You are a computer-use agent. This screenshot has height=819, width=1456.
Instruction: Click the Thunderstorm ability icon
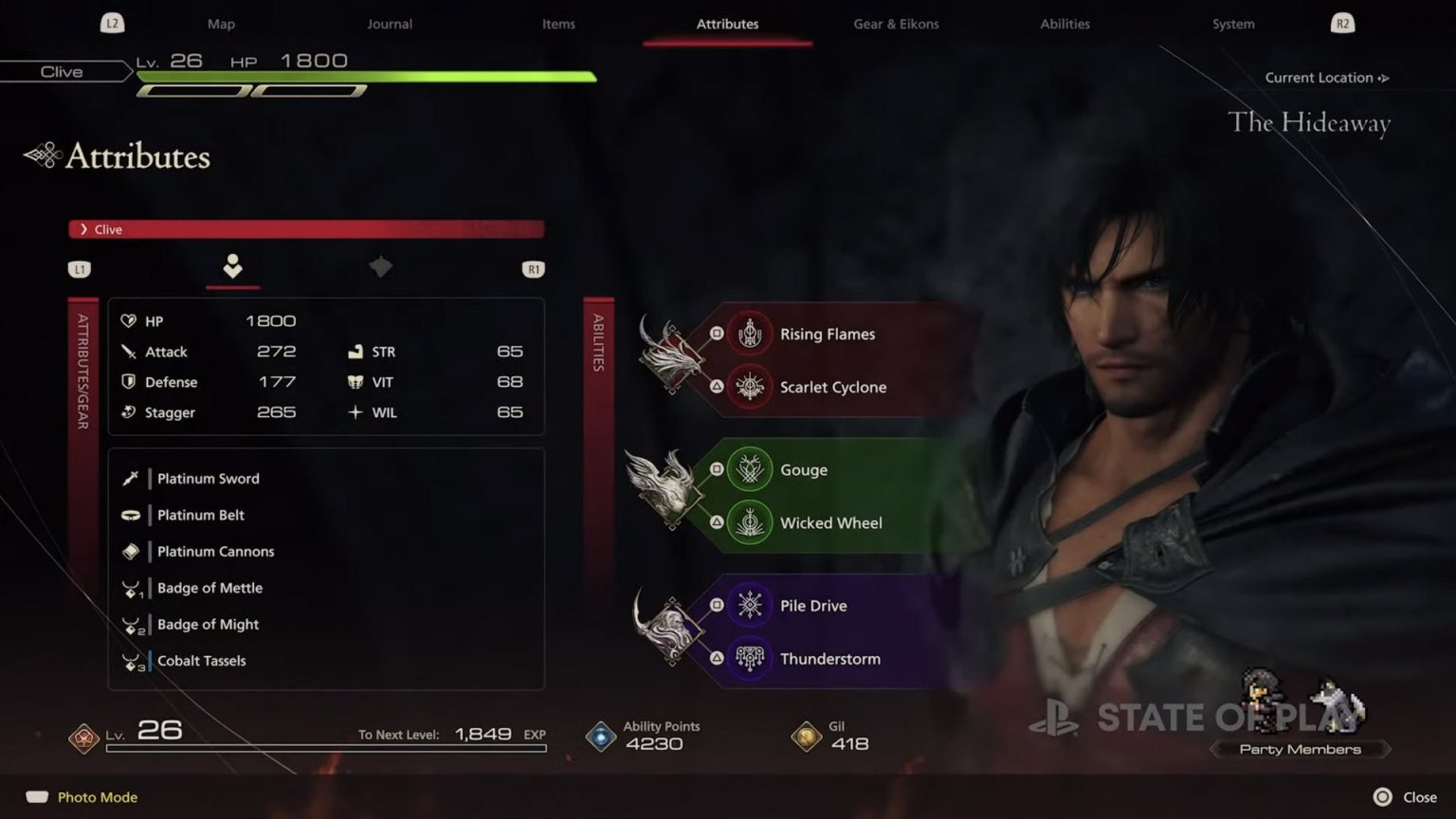[x=750, y=658]
